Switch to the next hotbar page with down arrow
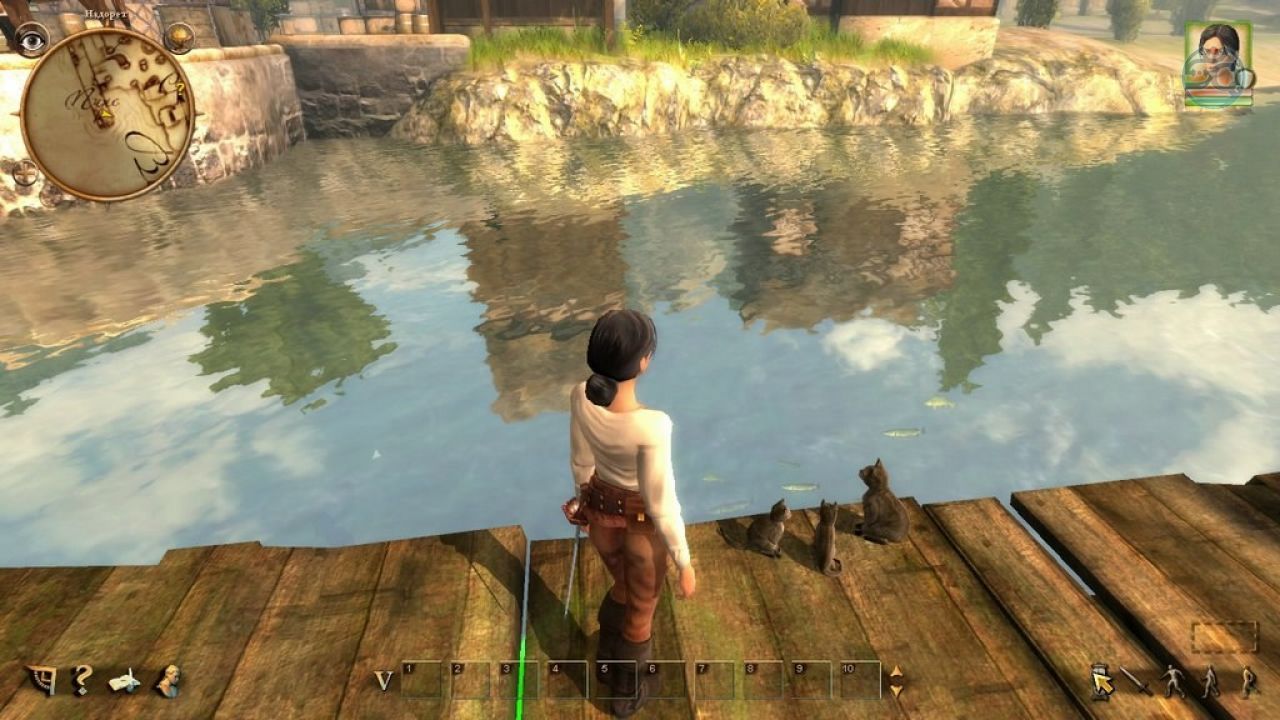 pos(896,690)
